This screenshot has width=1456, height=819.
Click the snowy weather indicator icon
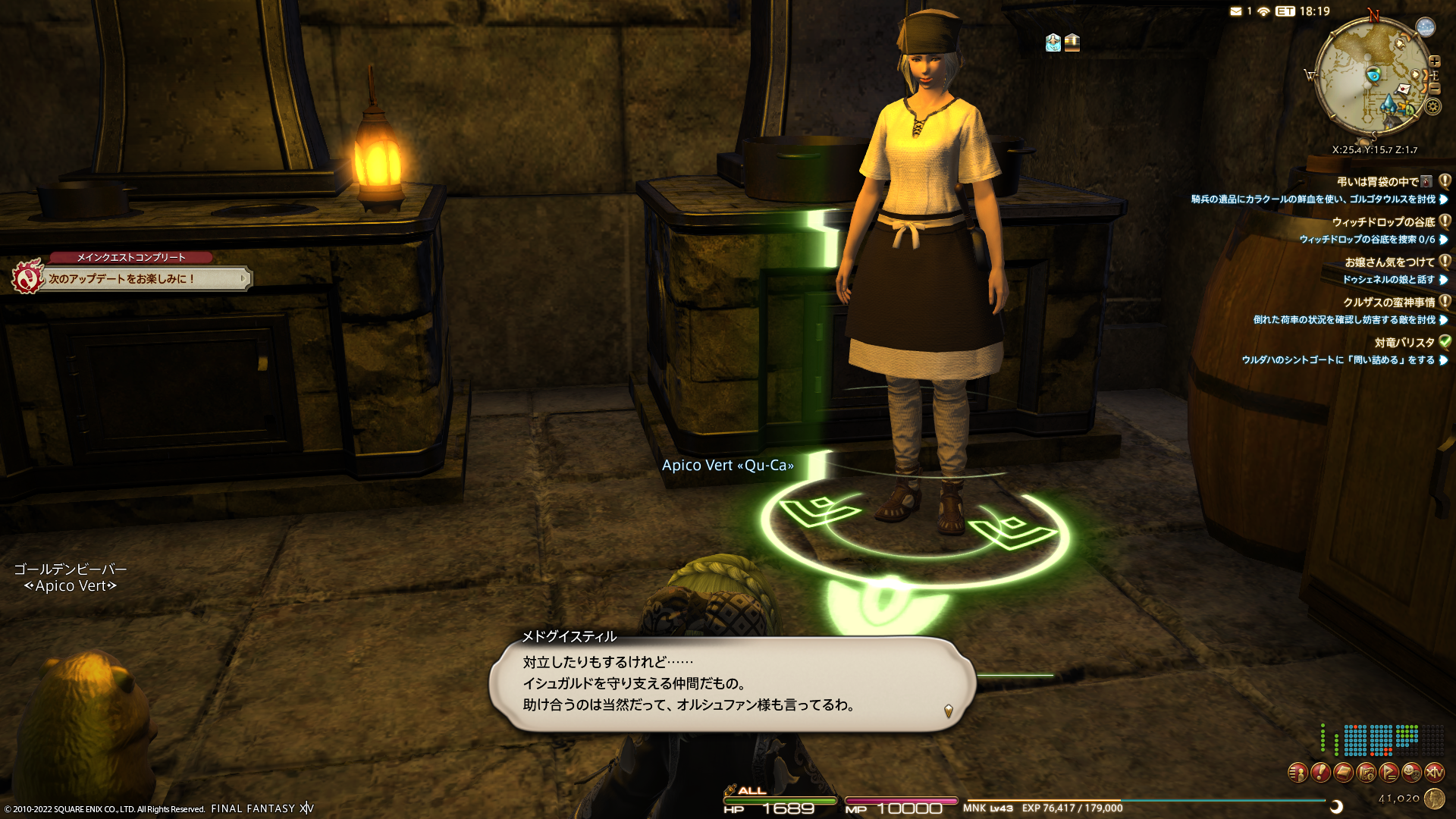(1426, 27)
